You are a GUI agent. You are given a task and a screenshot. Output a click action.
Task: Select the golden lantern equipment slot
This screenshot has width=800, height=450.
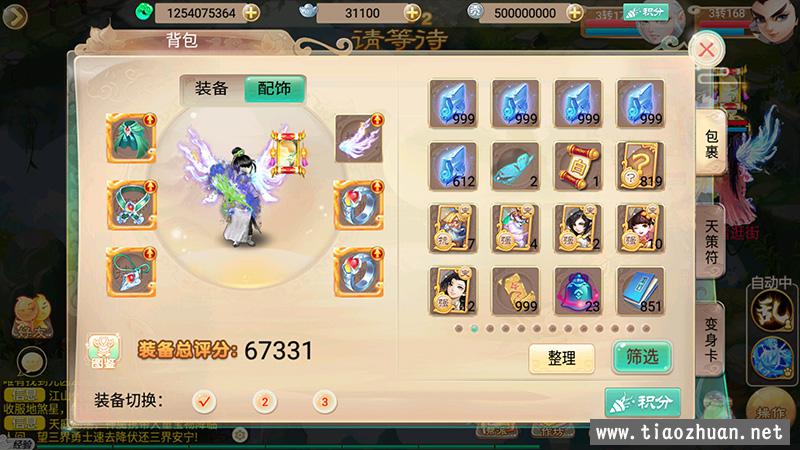tap(289, 148)
